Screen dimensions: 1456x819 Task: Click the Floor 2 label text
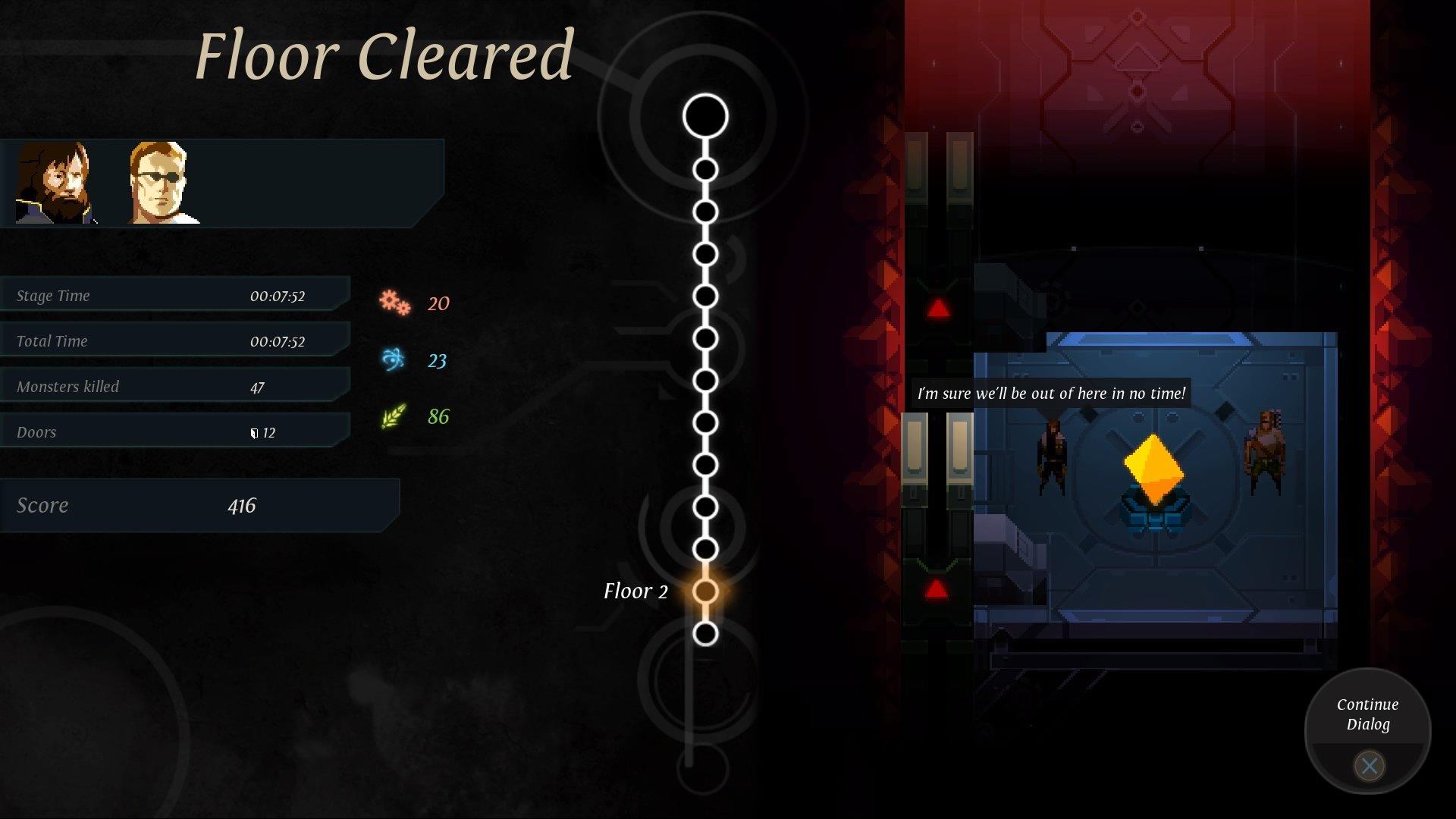pos(635,591)
